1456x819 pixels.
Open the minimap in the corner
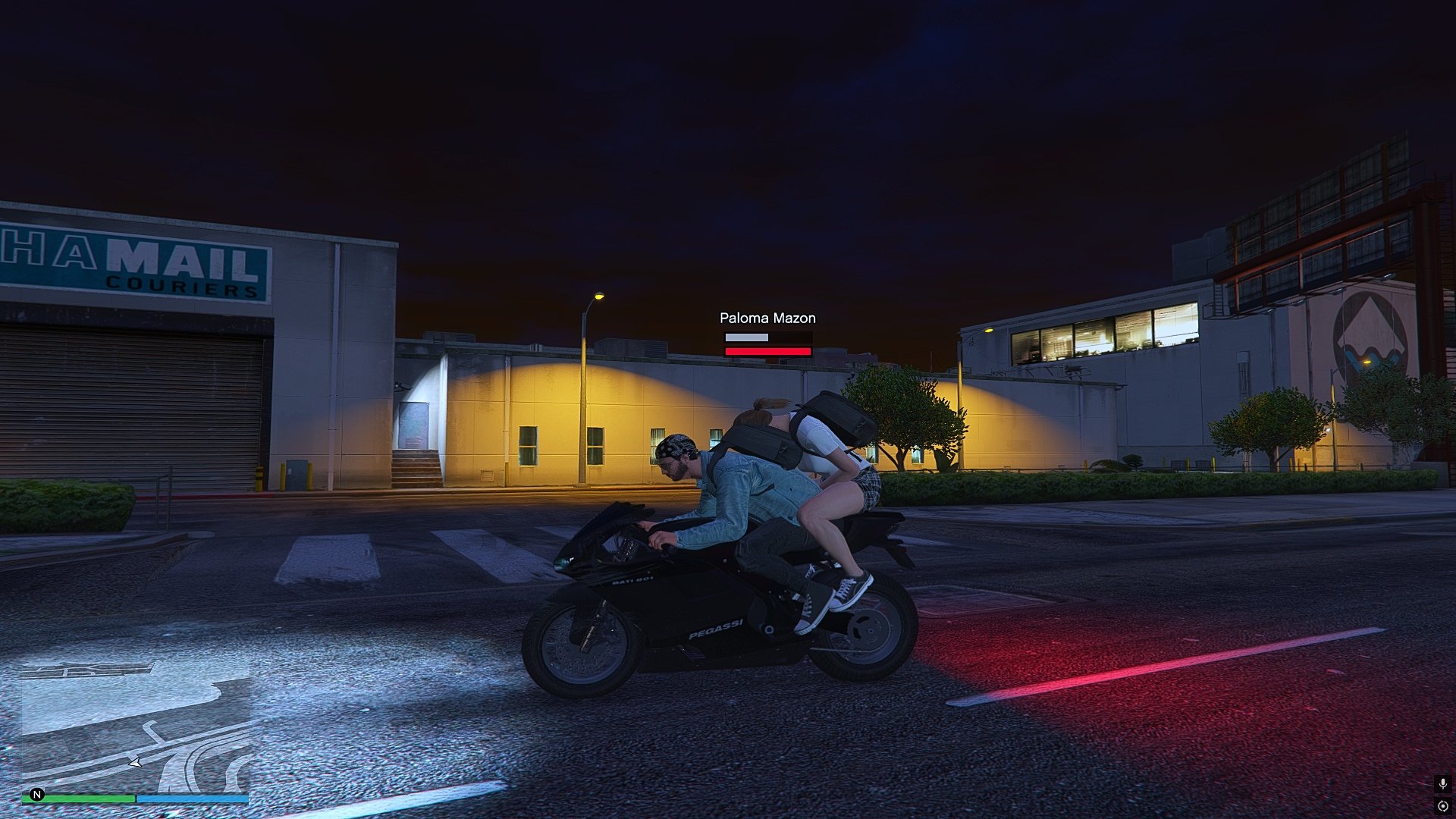135,728
